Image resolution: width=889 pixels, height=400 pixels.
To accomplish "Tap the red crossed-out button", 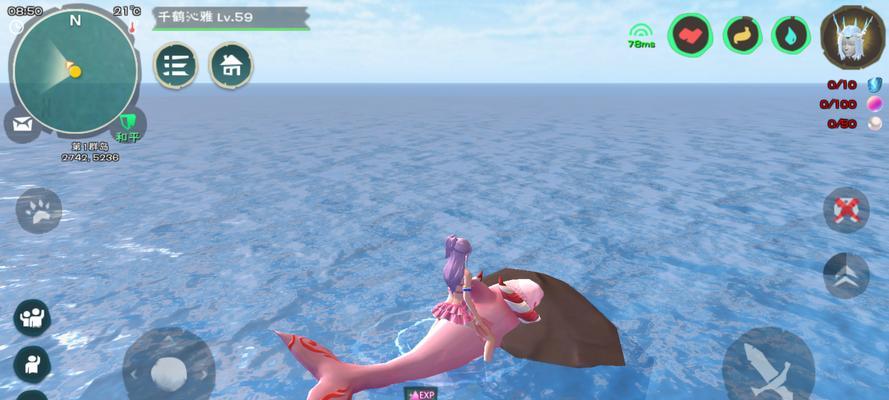I will coord(846,210).
